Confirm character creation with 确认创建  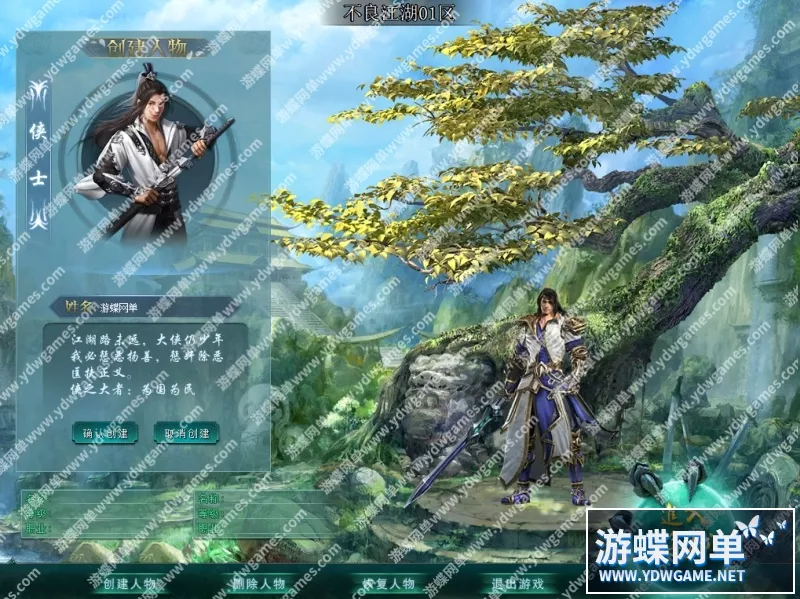click(105, 433)
